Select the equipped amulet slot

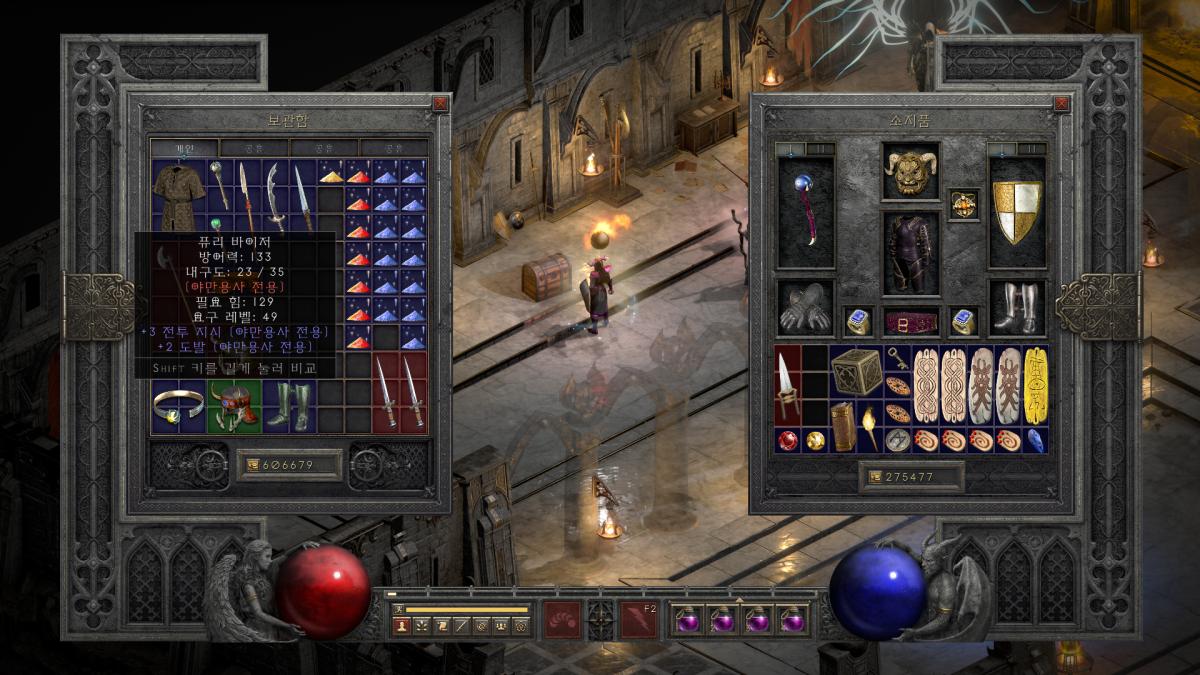(964, 205)
